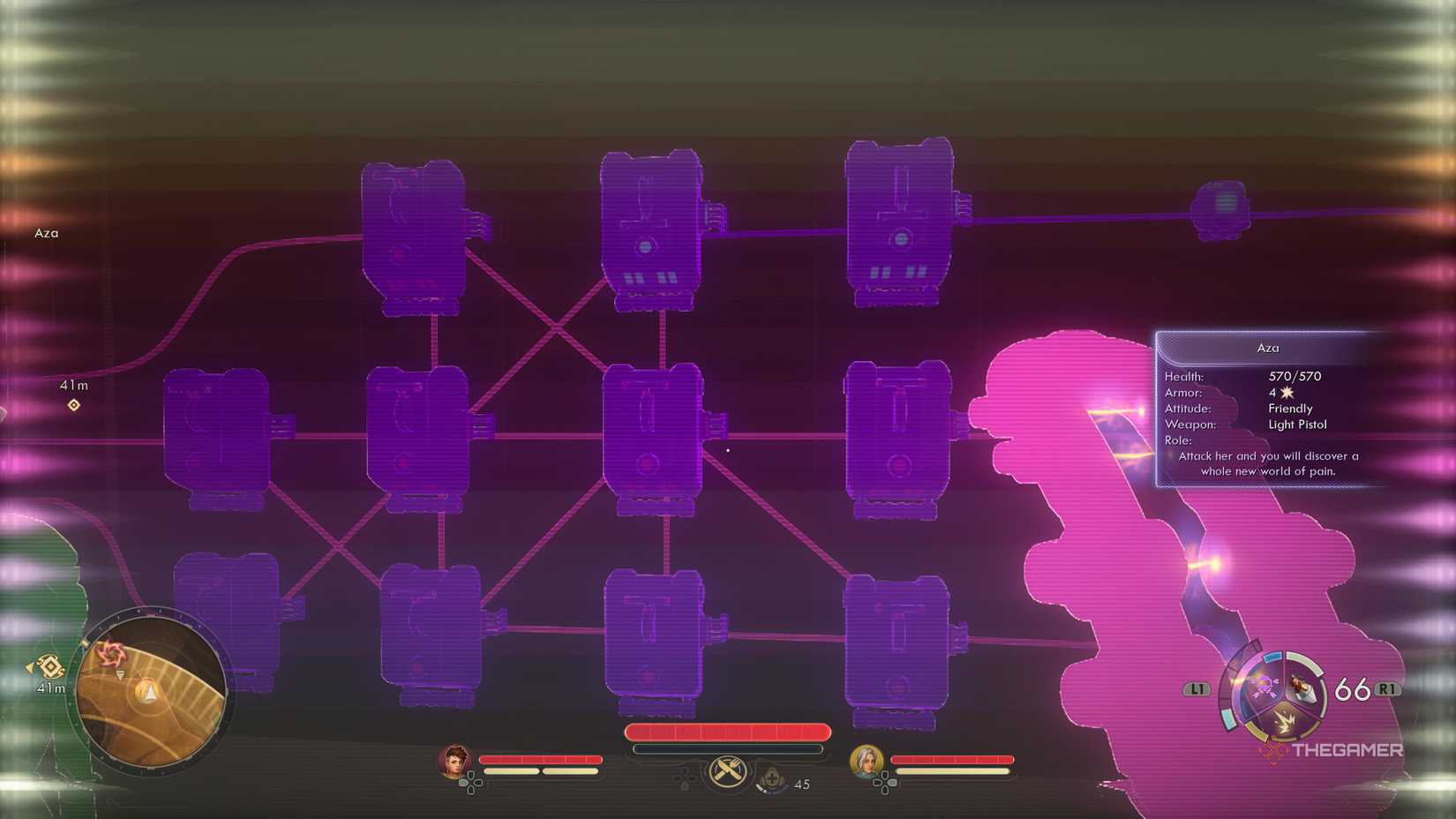Toggle the bottom-right circuit node in the grid
Screen dimensions: 1456x819
(x=899, y=640)
